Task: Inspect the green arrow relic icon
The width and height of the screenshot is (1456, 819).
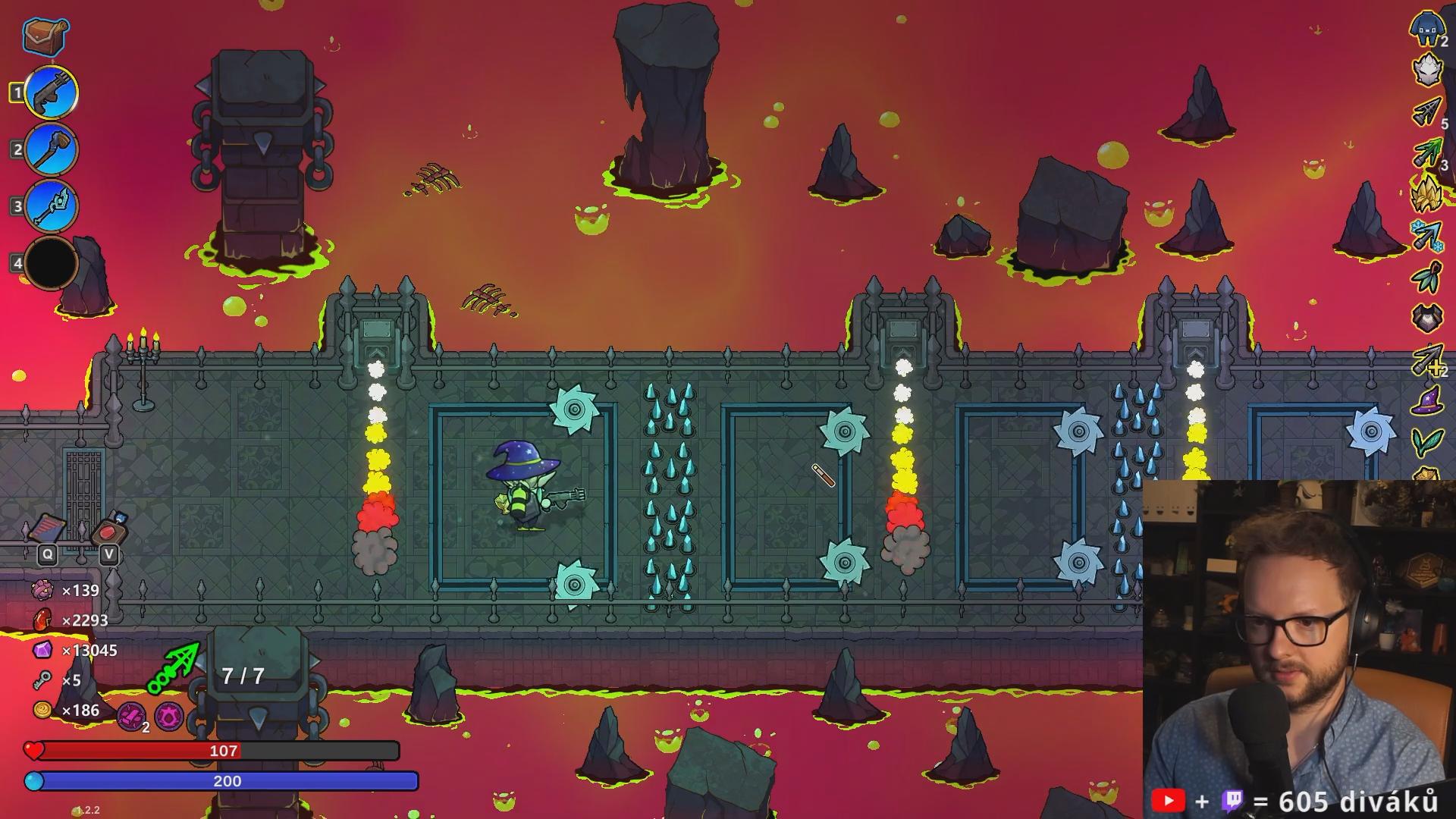Action: tap(1427, 153)
